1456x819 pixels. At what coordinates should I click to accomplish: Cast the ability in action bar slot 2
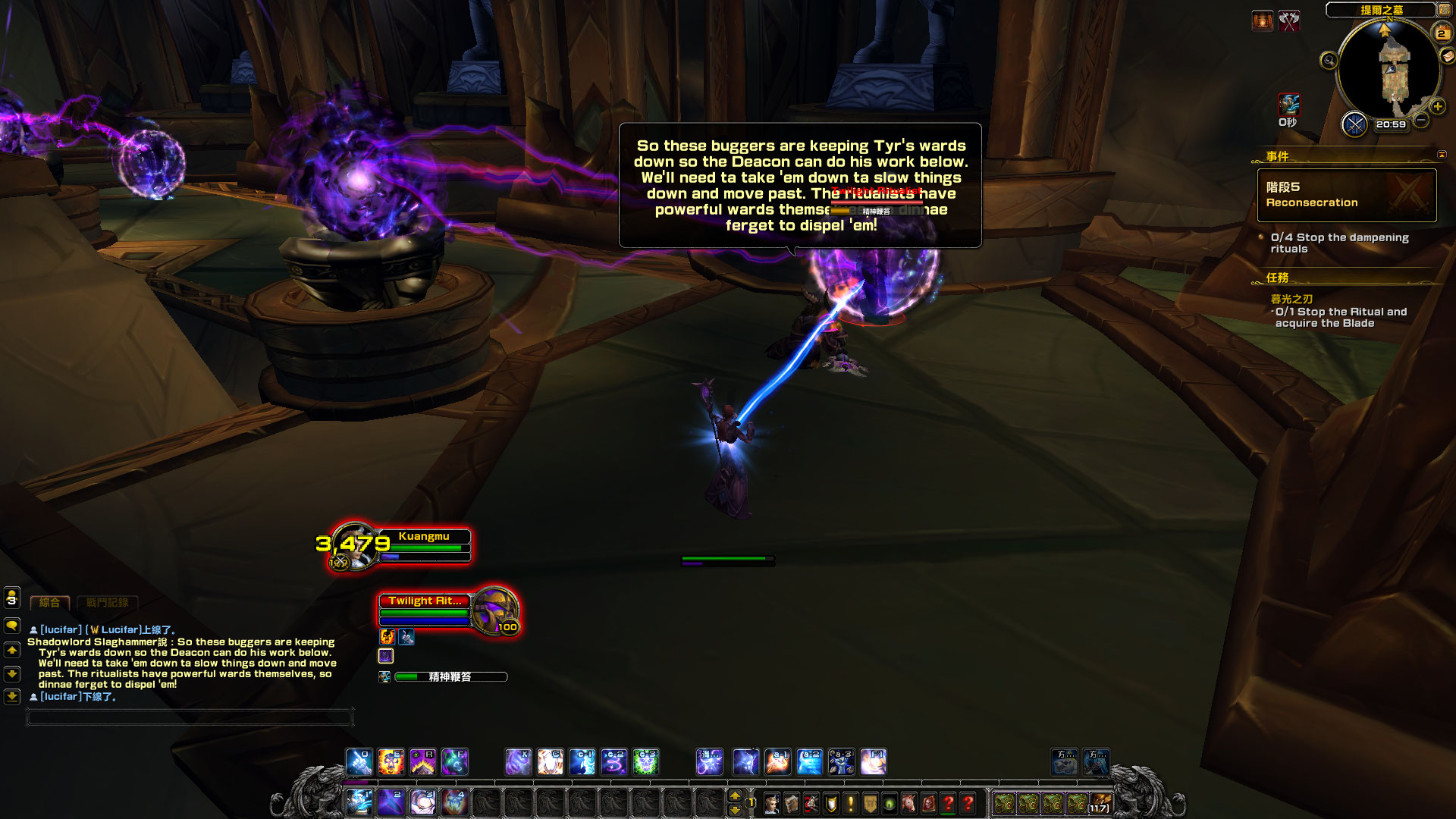[391, 802]
